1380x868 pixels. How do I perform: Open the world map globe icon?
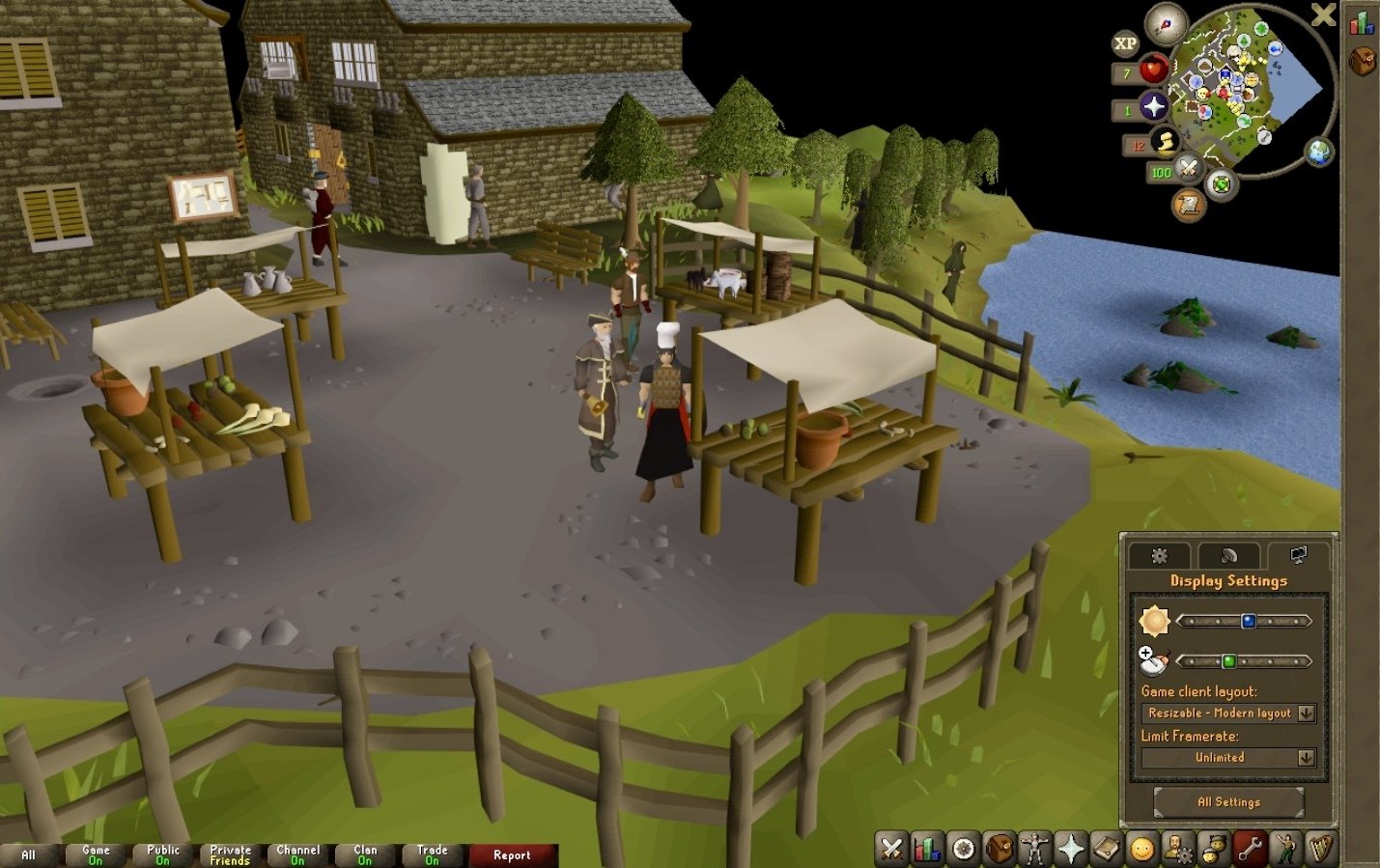click(x=1318, y=152)
